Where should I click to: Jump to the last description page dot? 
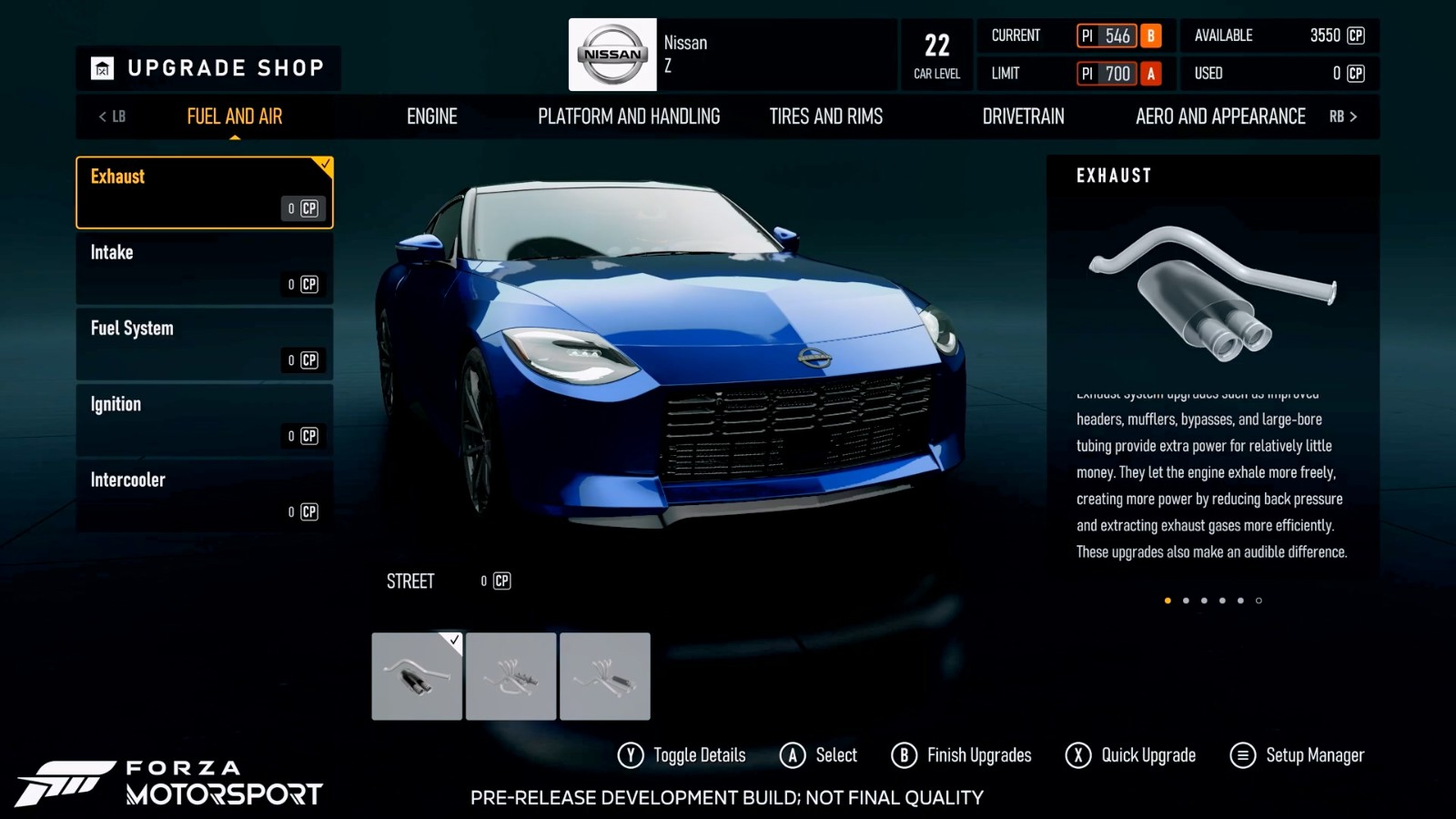[x=1259, y=601]
